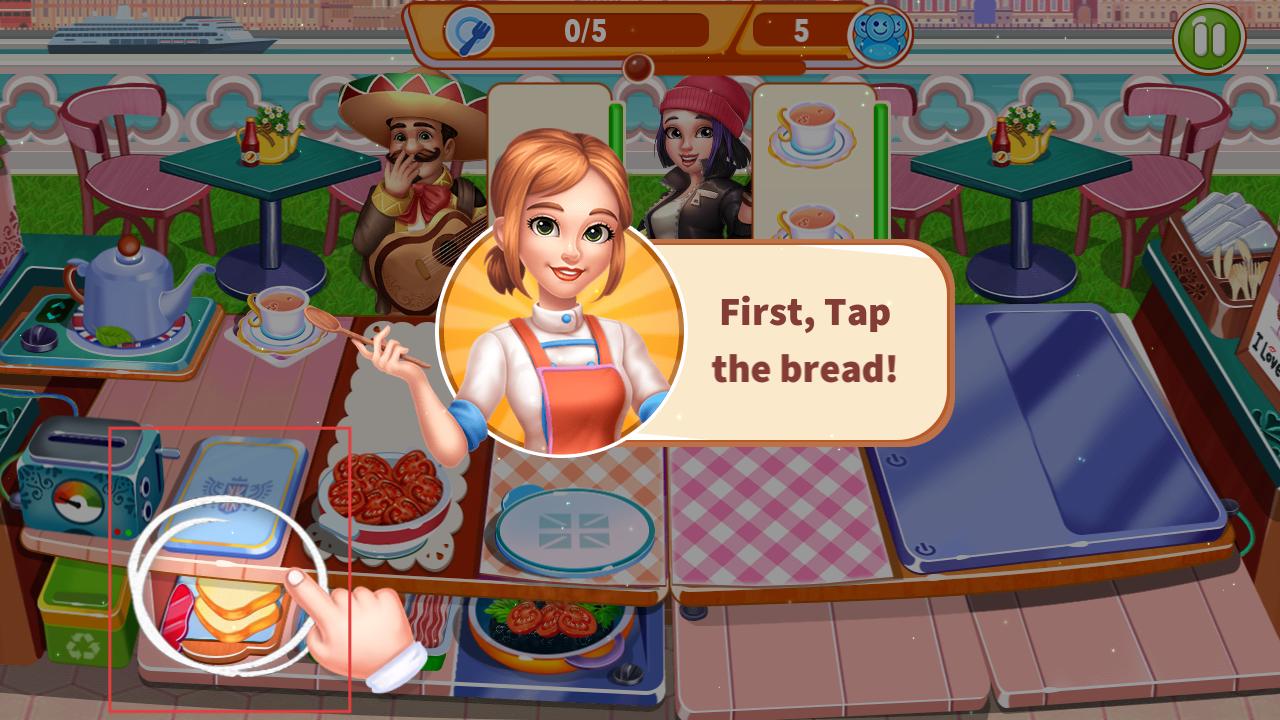This screenshot has width=1280, height=720.
Task: Use the teal toaster
Action: pos(80,480)
